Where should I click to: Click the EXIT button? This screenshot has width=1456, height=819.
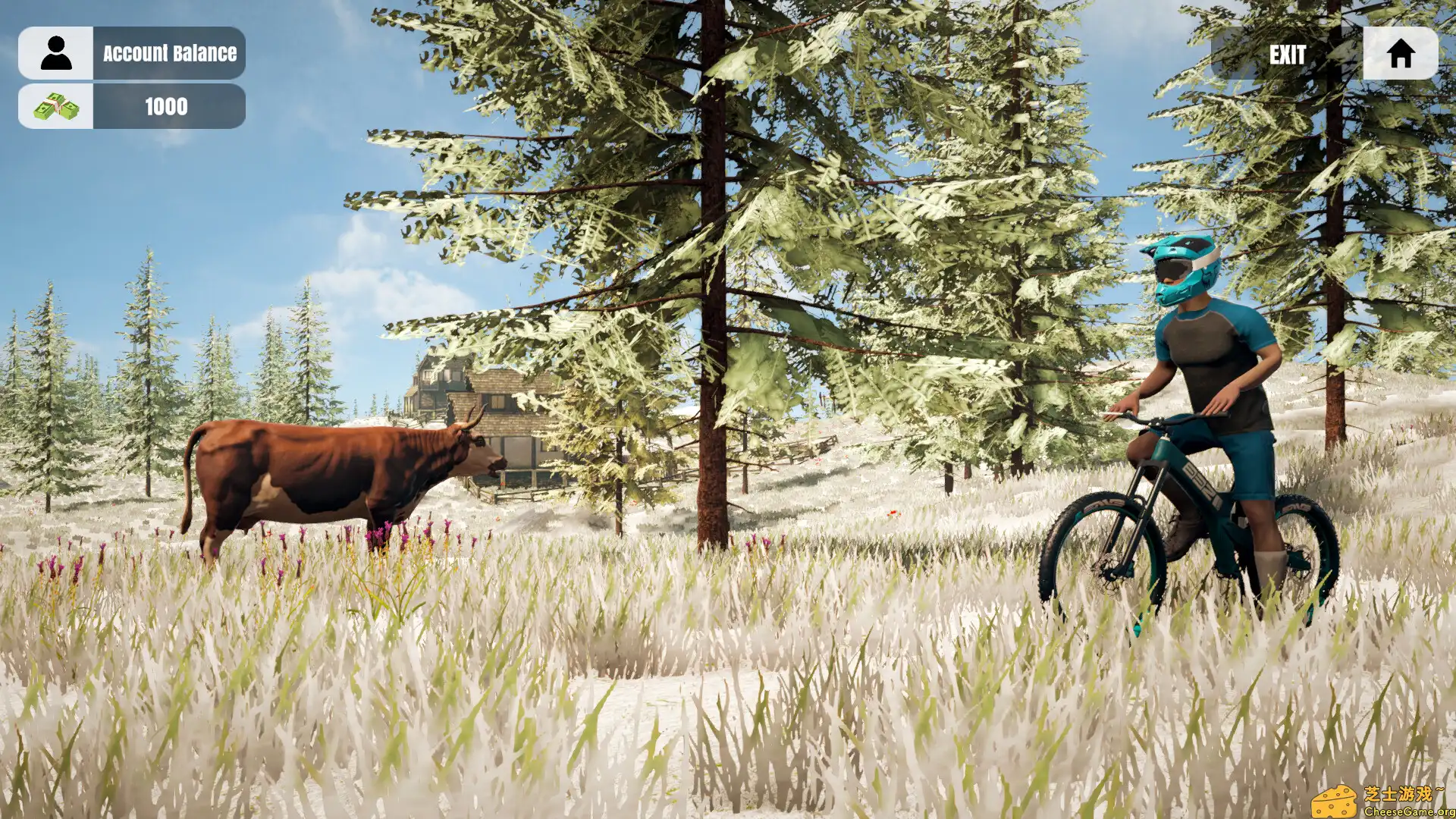(x=1287, y=54)
